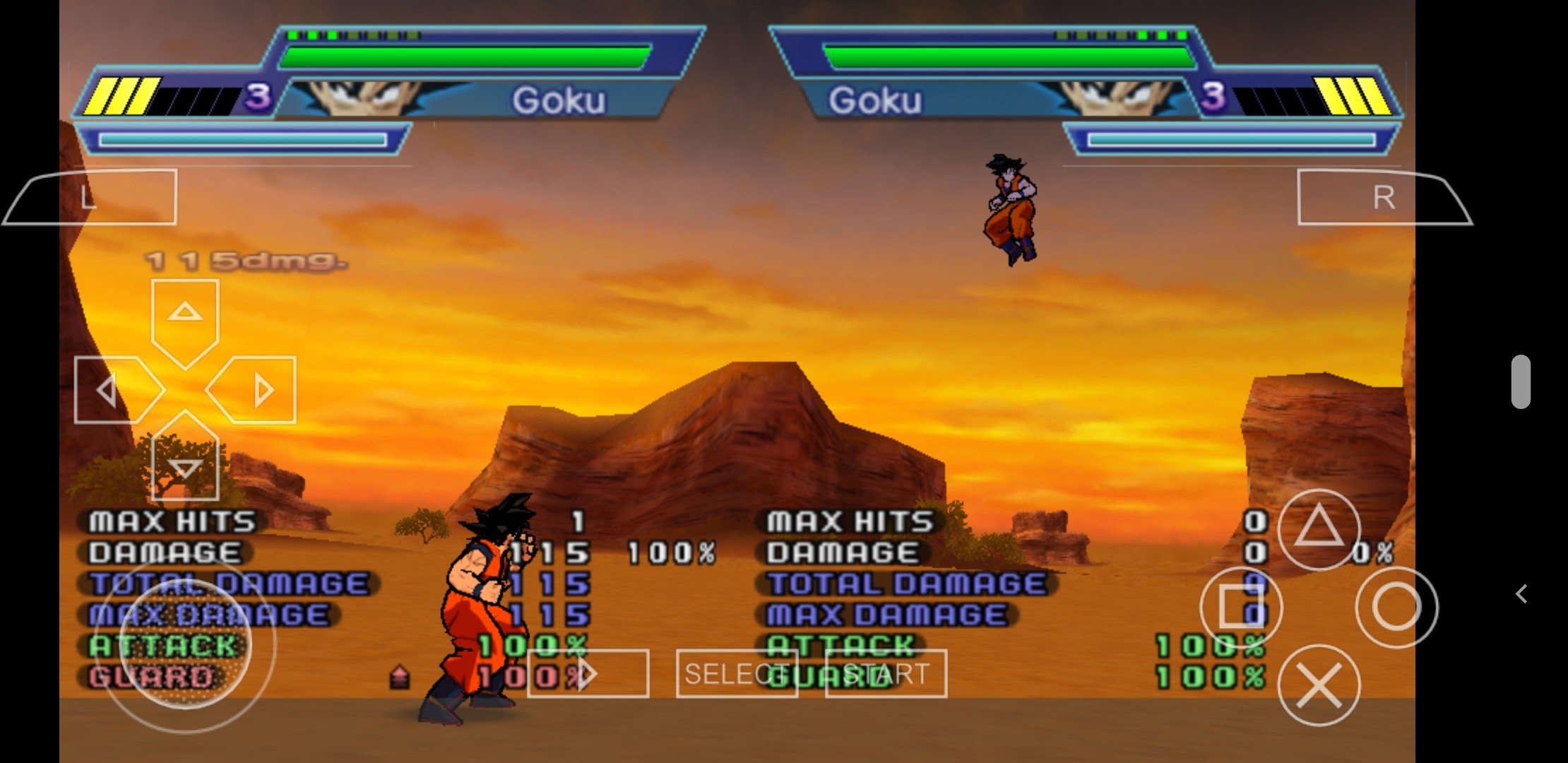Click the analog stick circle

click(185, 644)
